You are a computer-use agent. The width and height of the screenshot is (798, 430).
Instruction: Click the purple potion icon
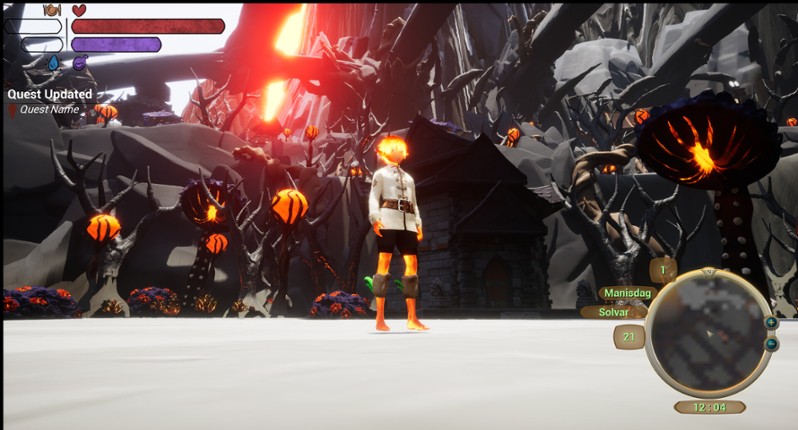coord(79,62)
